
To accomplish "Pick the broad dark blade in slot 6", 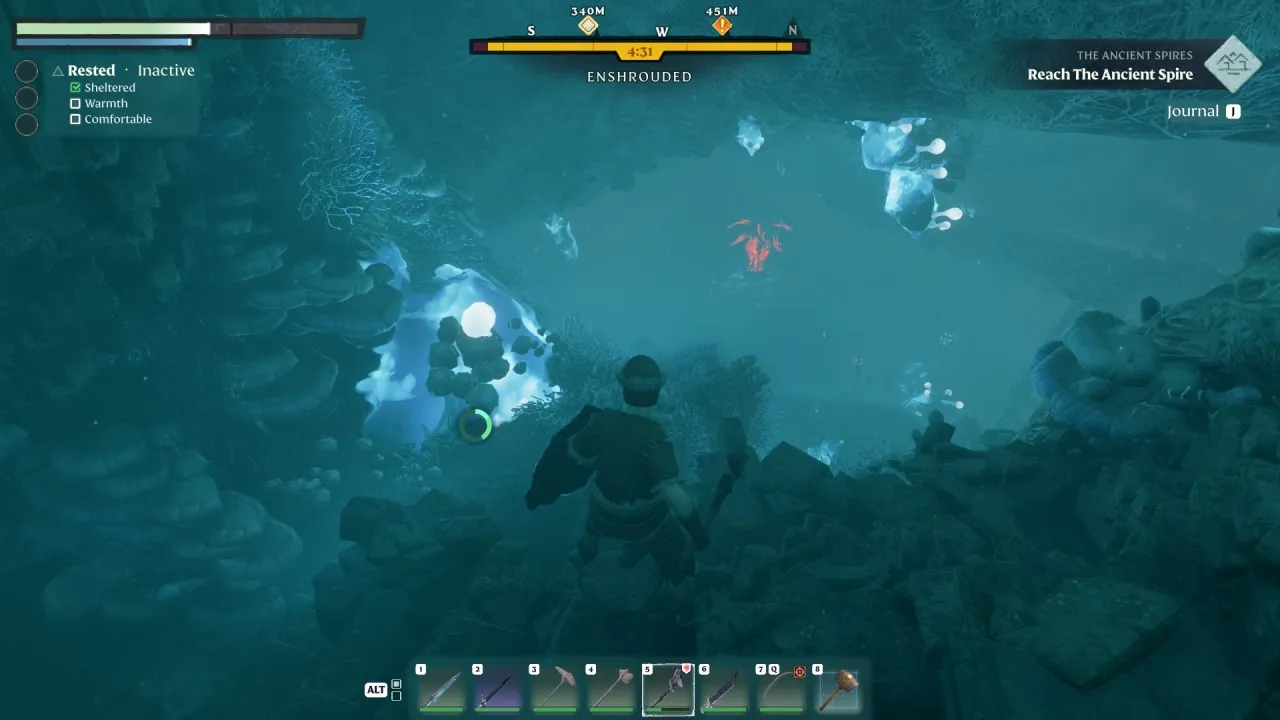I will pyautogui.click(x=725, y=690).
